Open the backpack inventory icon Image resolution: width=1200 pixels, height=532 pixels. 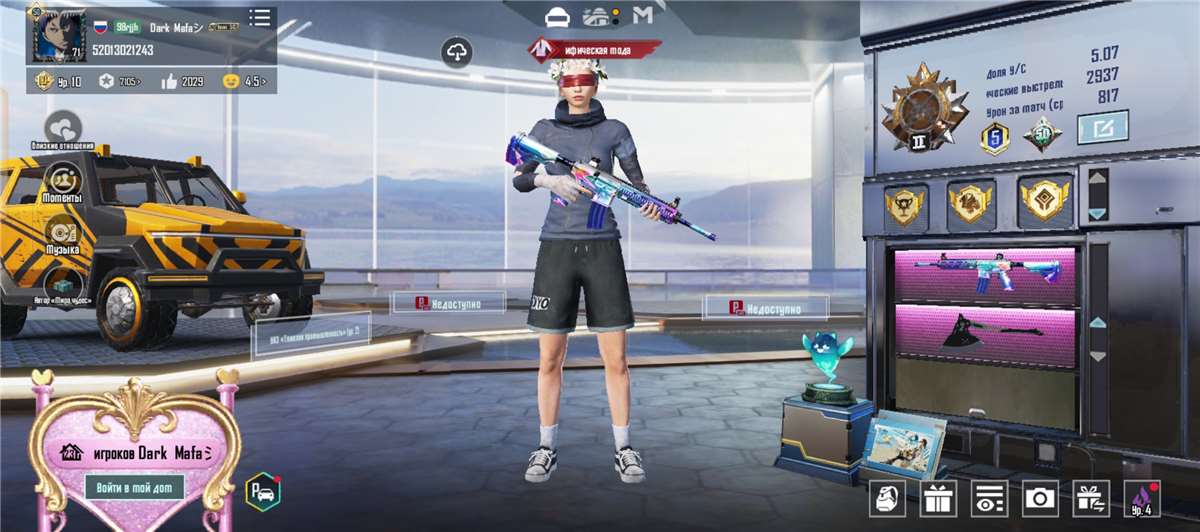point(887,497)
